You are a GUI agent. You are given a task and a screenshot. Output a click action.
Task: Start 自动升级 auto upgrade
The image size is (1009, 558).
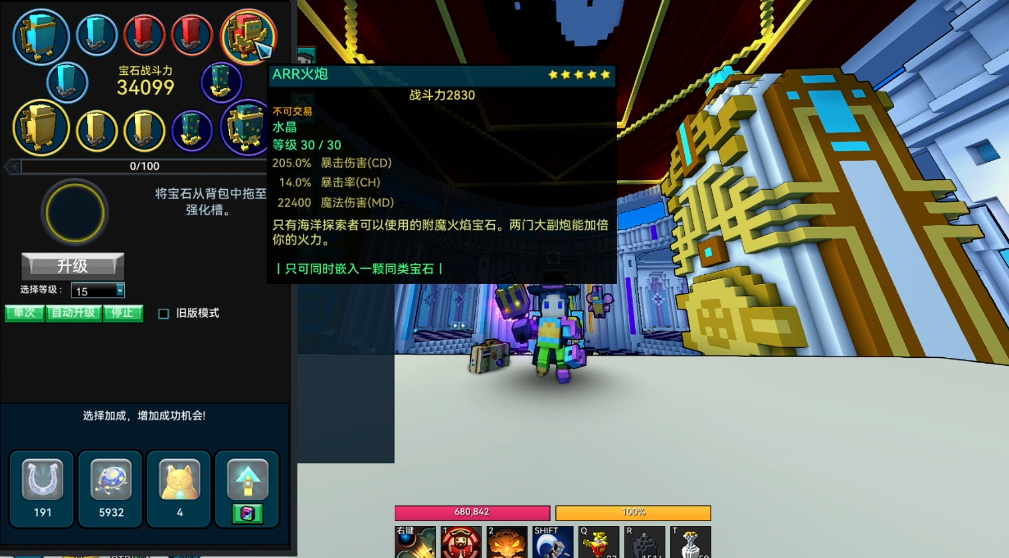tap(75, 313)
